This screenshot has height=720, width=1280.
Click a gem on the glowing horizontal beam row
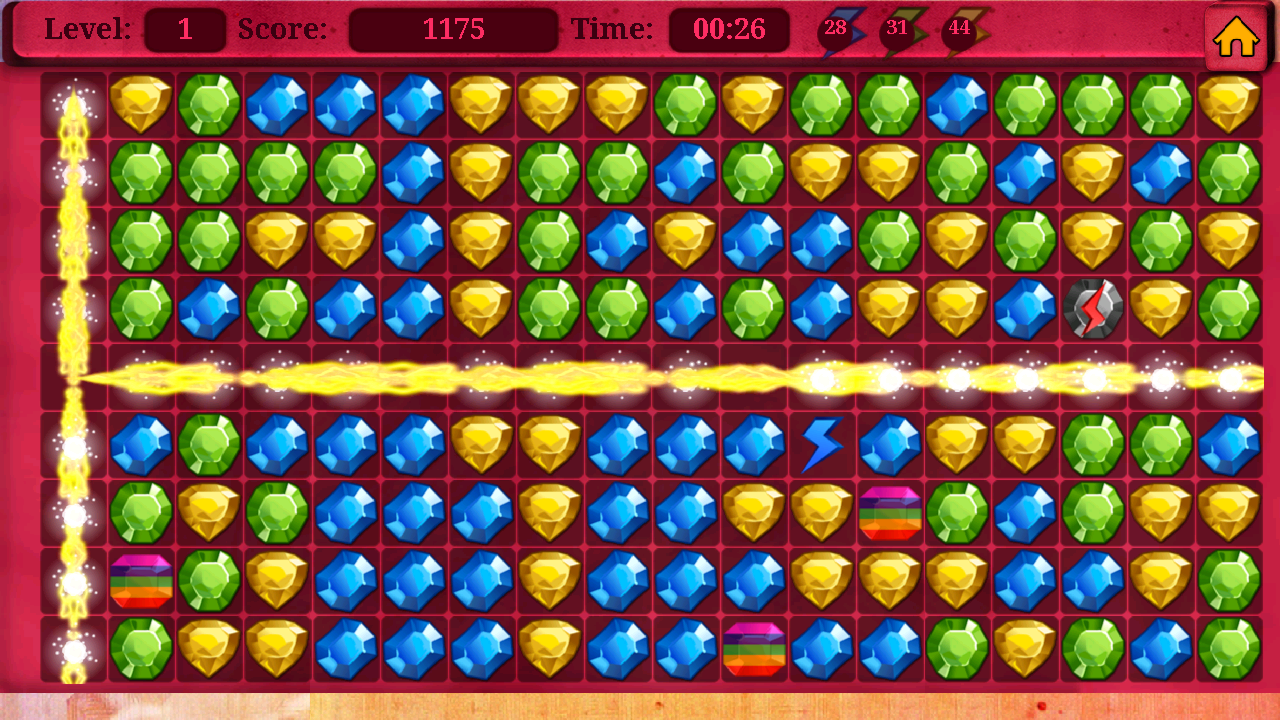click(550, 376)
